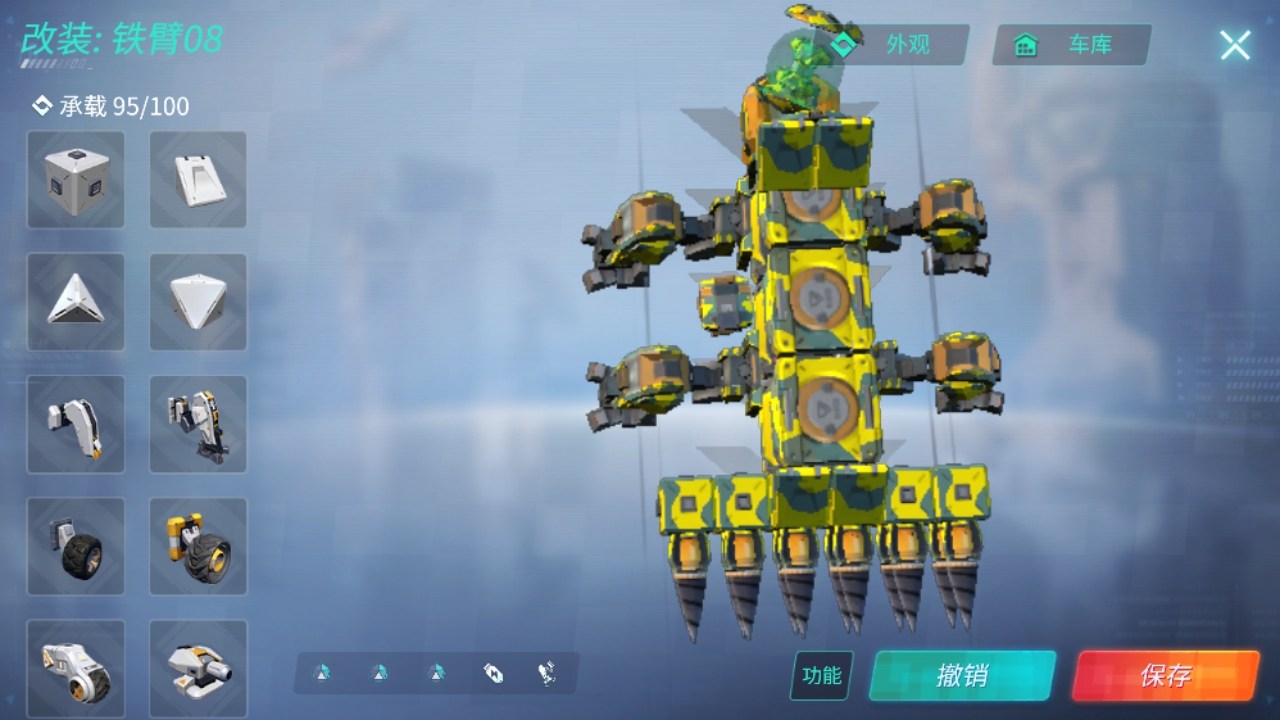
Task: Toggle the first mirror symmetry axis
Action: pos(322,674)
